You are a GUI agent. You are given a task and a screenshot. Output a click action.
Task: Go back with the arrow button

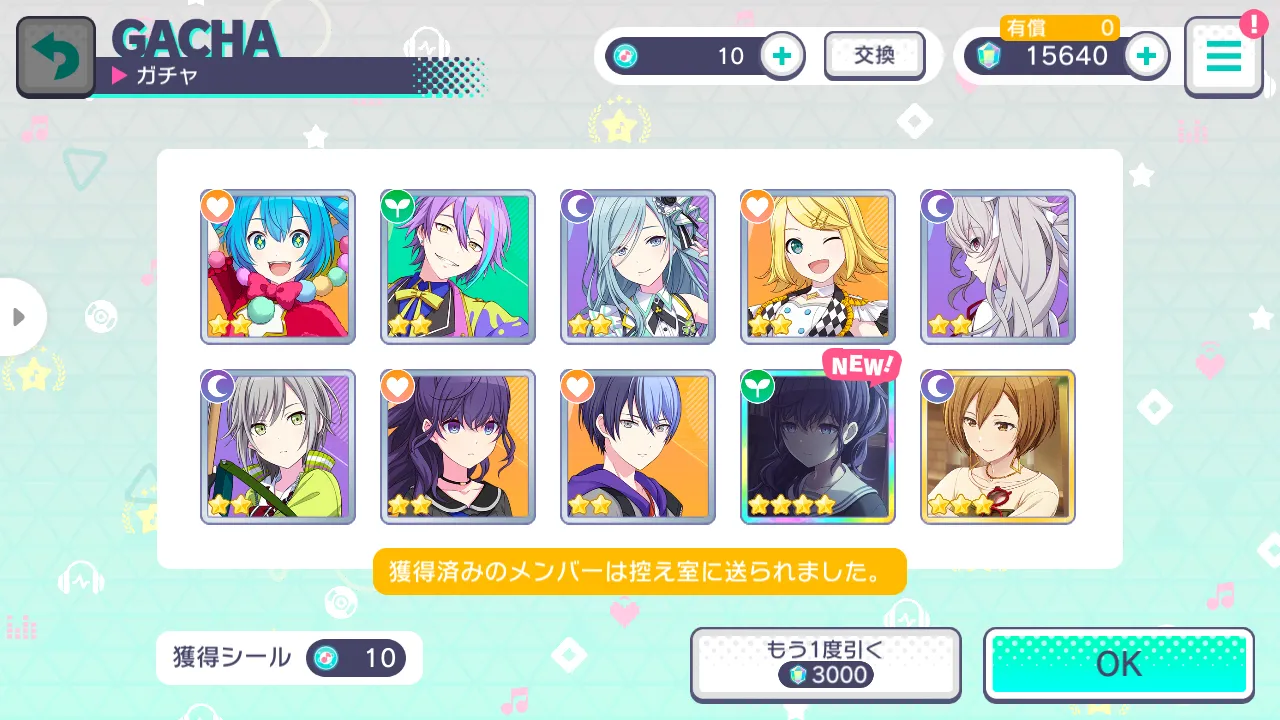[x=55, y=57]
